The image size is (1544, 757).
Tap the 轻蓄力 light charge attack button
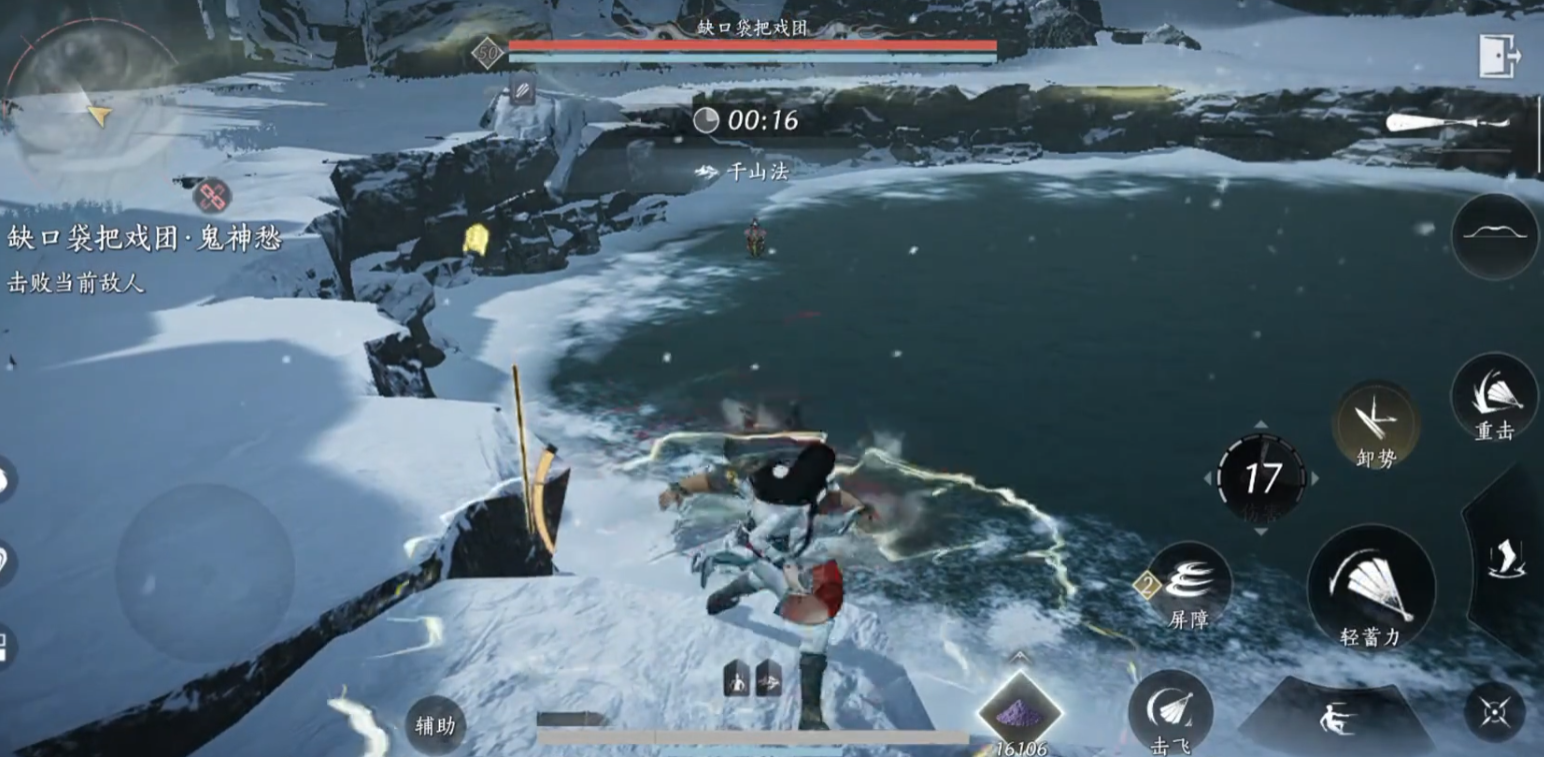[1371, 589]
